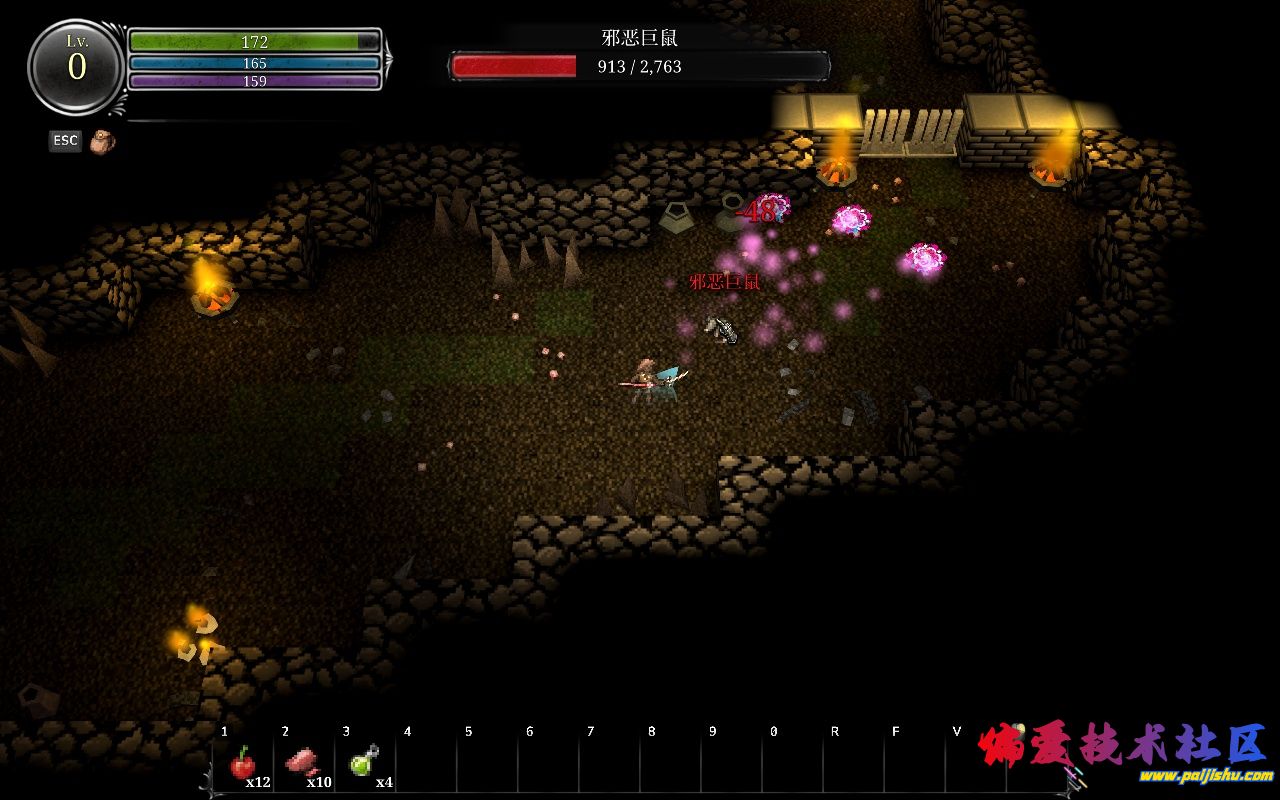The image size is (1280, 800).
Task: Select the raw meat hotbar slot
Action: coord(303,764)
